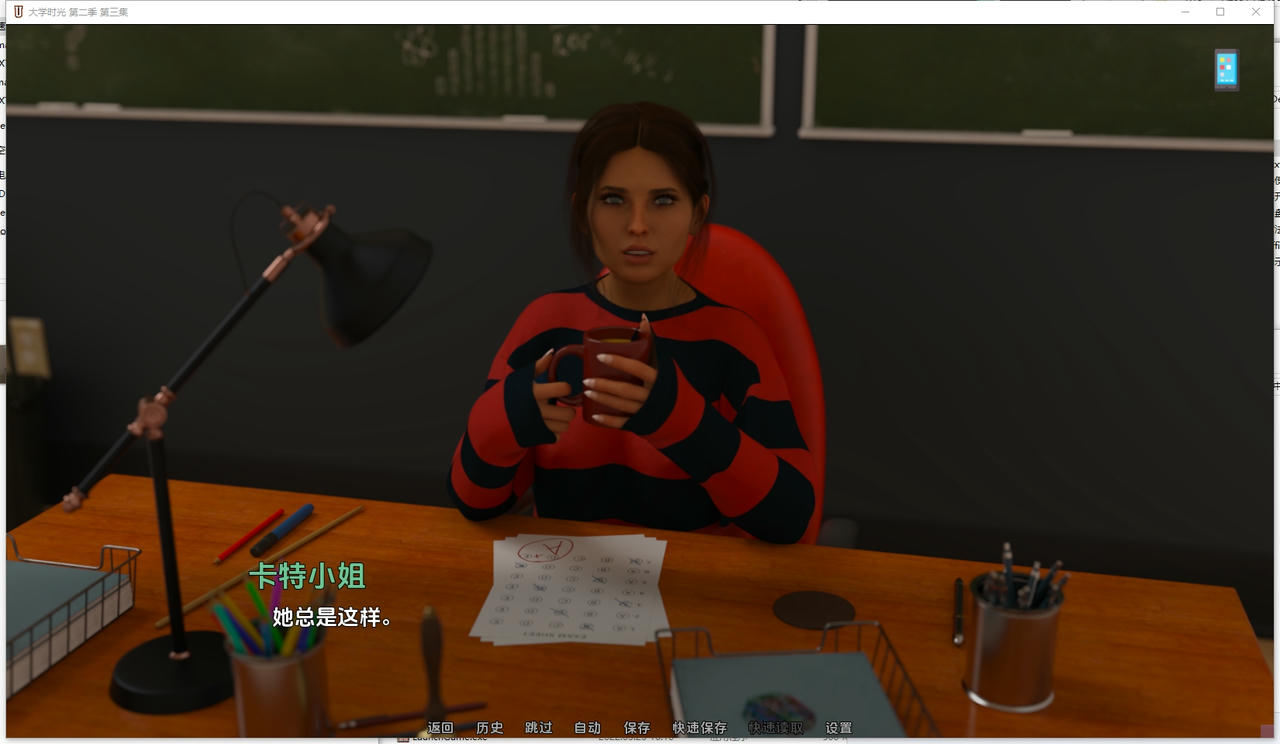
Task: Open the 历史 dialogue history
Action: click(489, 727)
